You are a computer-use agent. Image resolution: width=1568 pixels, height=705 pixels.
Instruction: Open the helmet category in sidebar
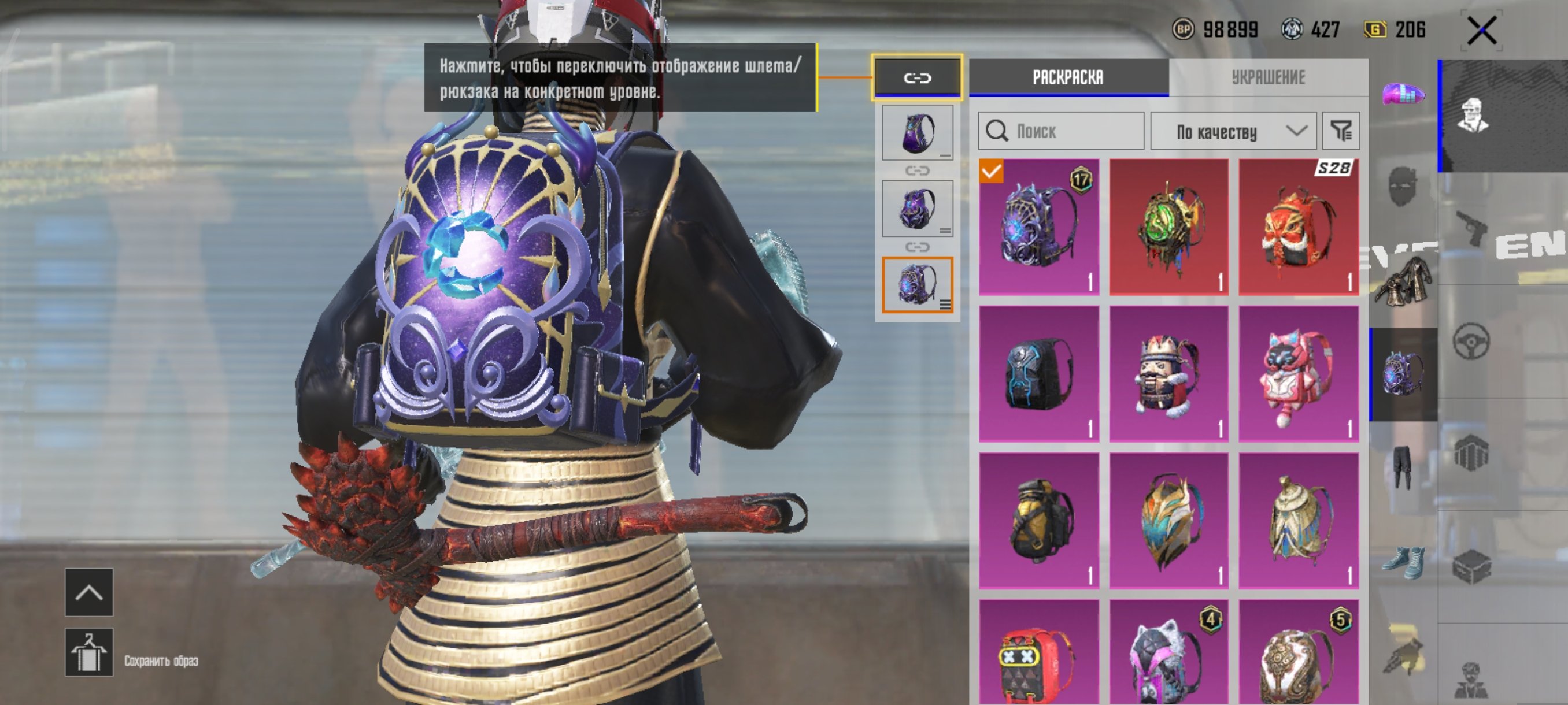pyautogui.click(x=1404, y=95)
